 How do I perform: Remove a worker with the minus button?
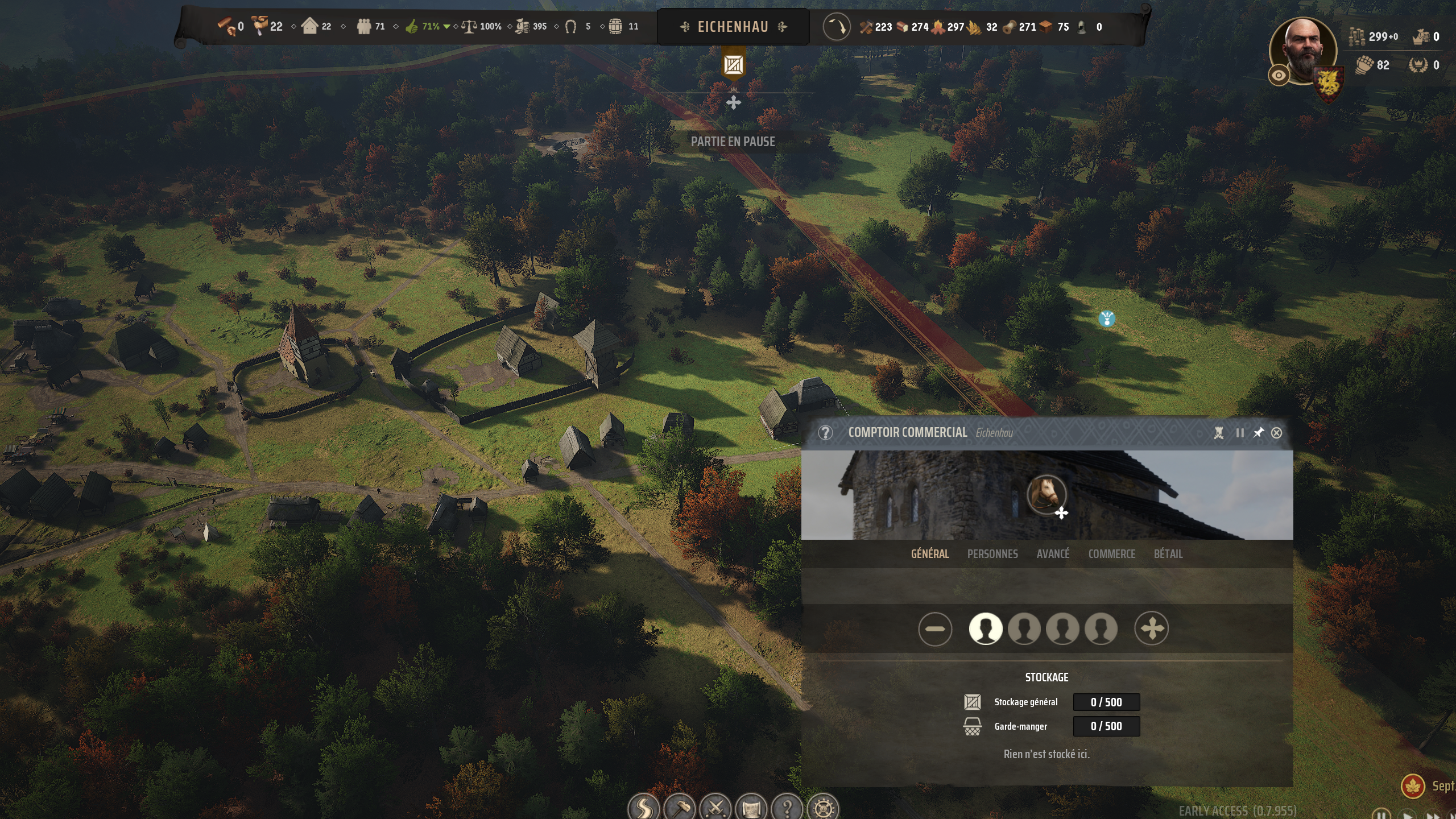[x=934, y=629]
